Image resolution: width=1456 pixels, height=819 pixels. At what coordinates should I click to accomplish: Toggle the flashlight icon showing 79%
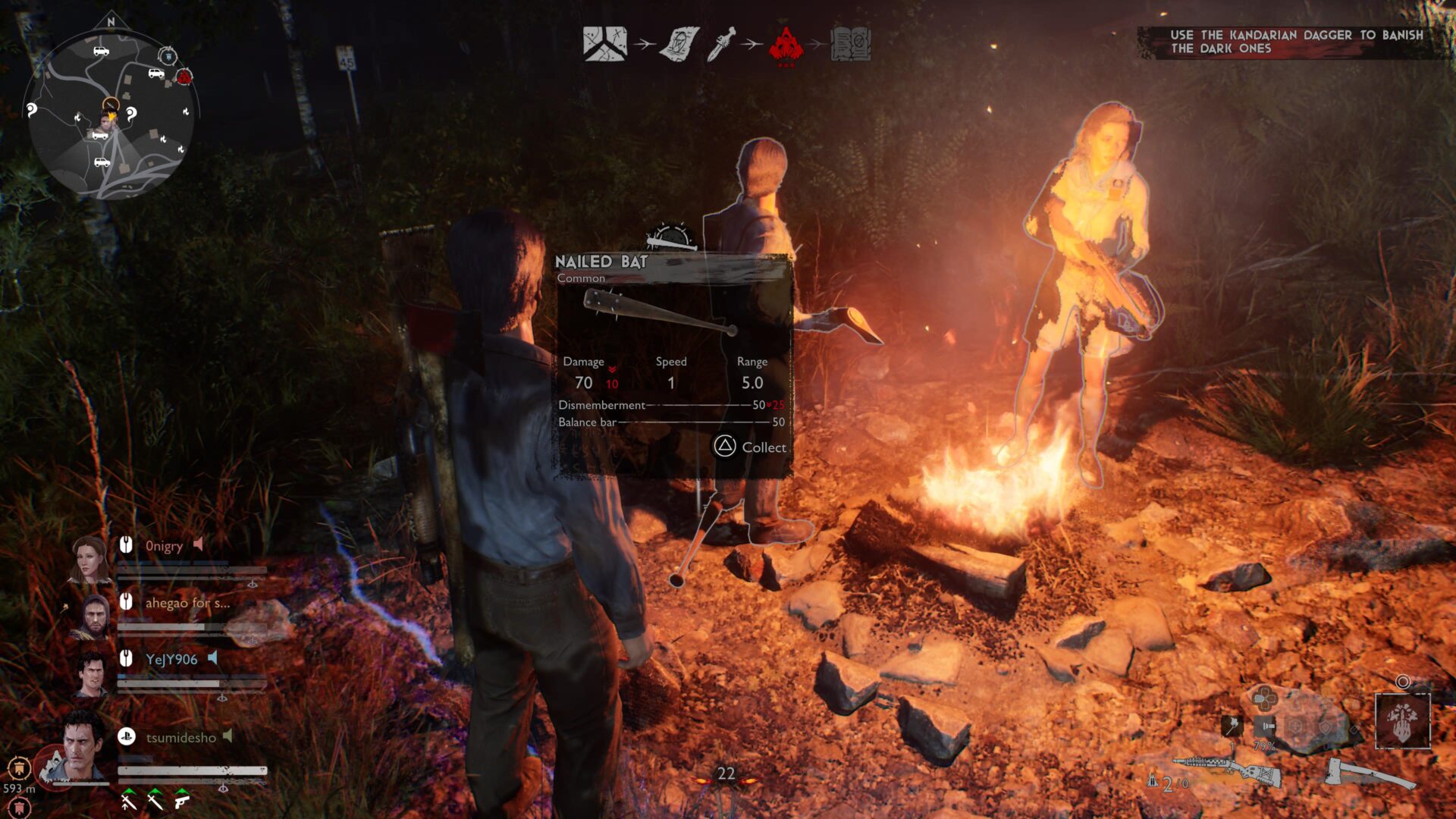[1264, 726]
